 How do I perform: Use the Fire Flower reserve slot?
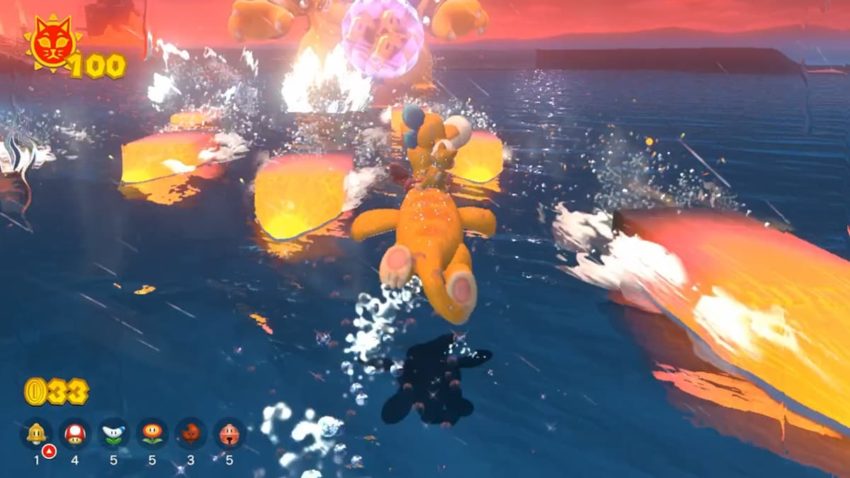click(x=152, y=433)
